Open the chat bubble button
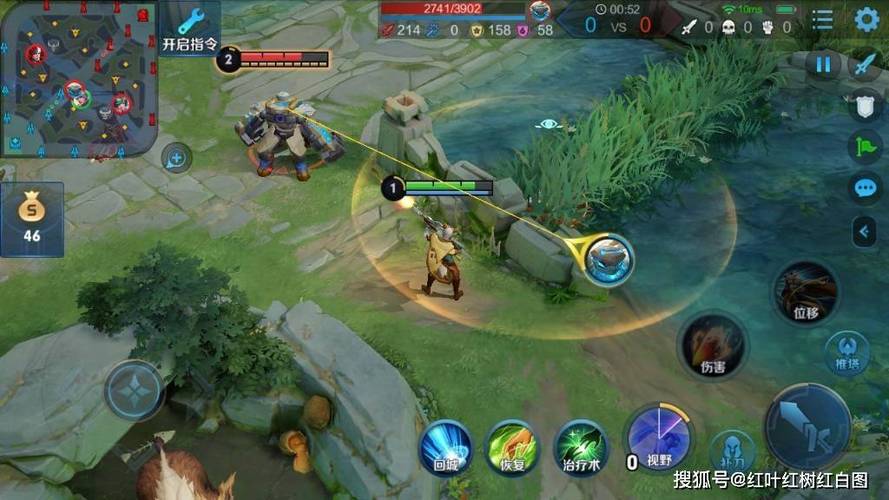Image resolution: width=889 pixels, height=500 pixels. pyautogui.click(x=864, y=188)
